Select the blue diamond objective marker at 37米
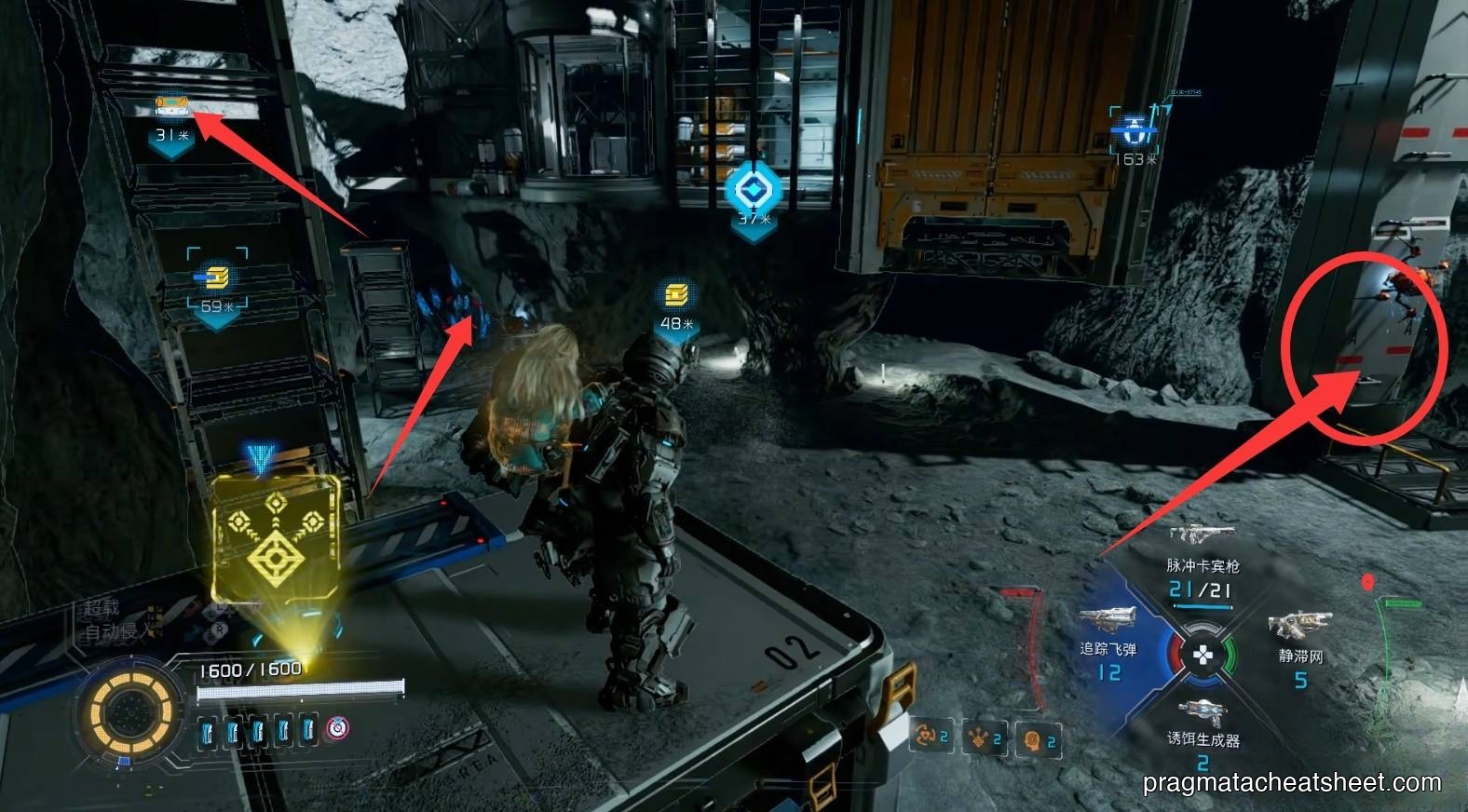The image size is (1468, 812). (753, 189)
